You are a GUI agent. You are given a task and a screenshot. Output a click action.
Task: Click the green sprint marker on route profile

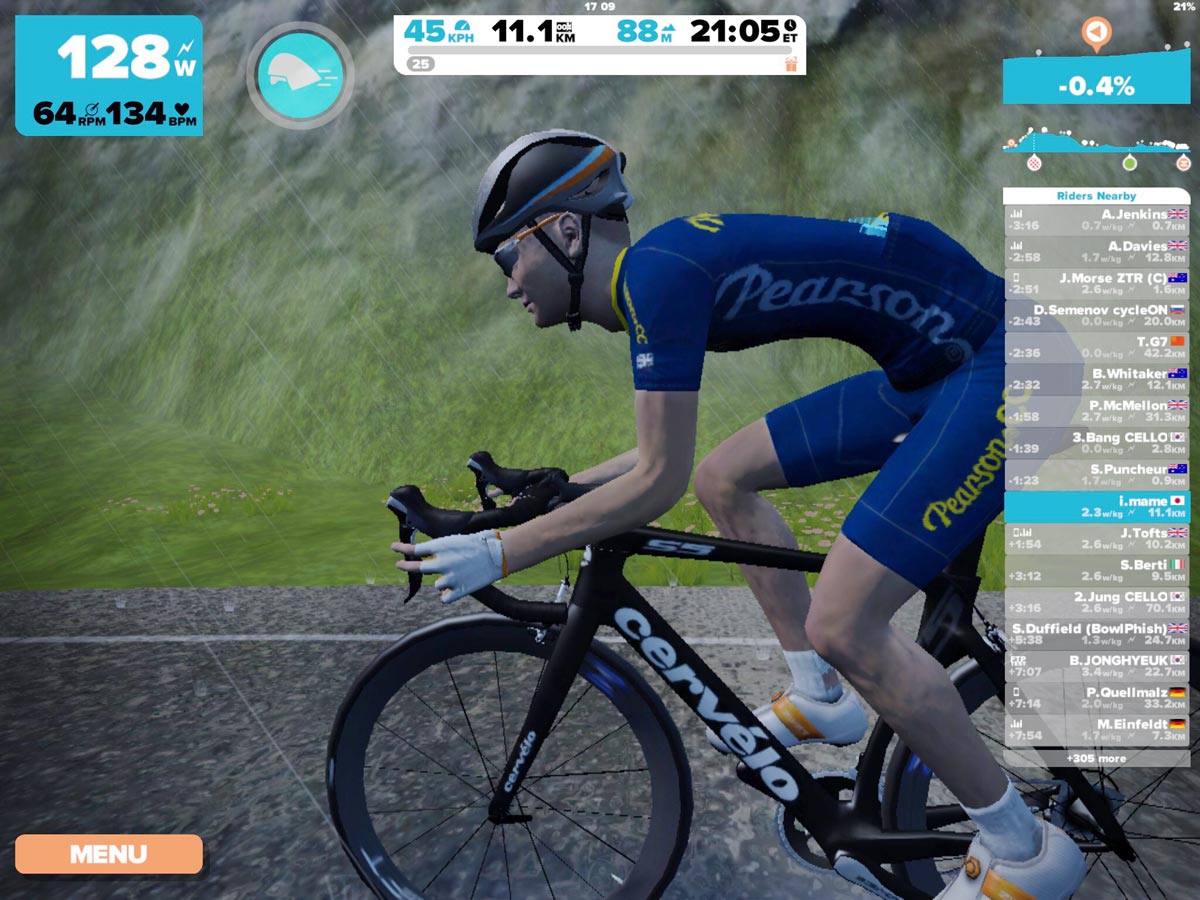point(1130,162)
